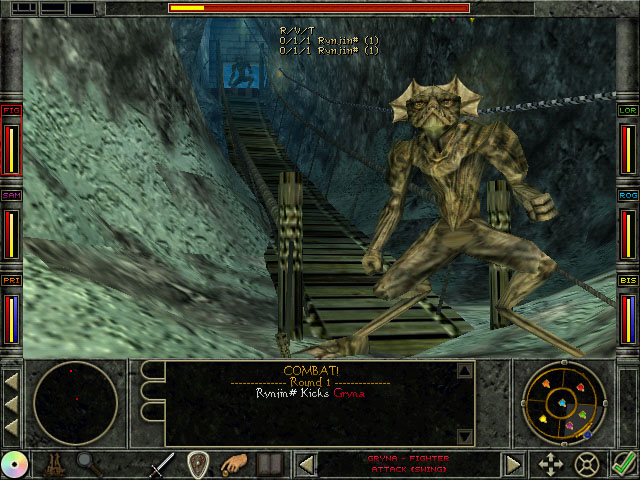
Task: Select the BIS party member panel
Action: pyautogui.click(x=628, y=311)
